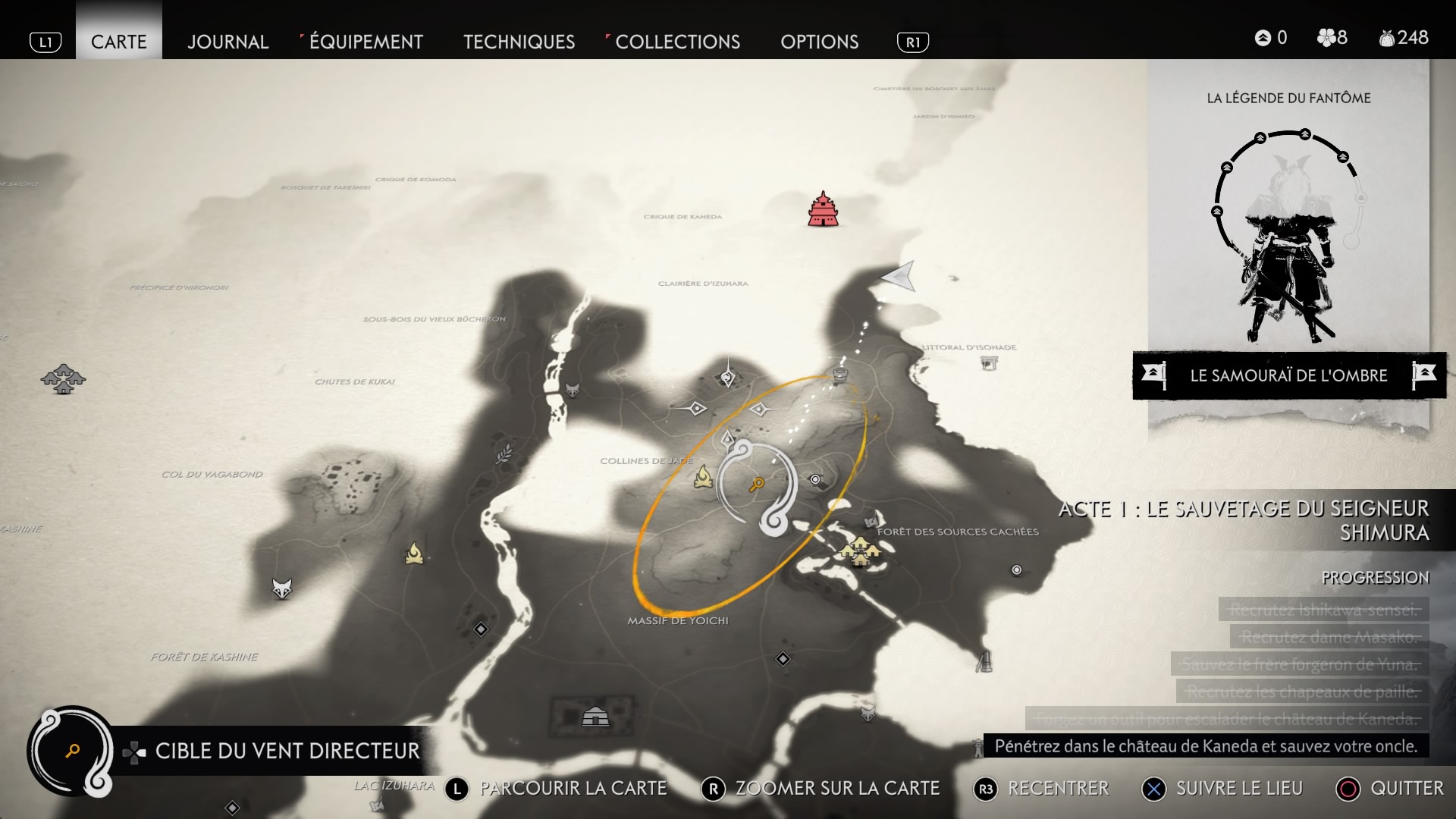Select the grey temple marker on the west
1456x819 pixels.
64,378
